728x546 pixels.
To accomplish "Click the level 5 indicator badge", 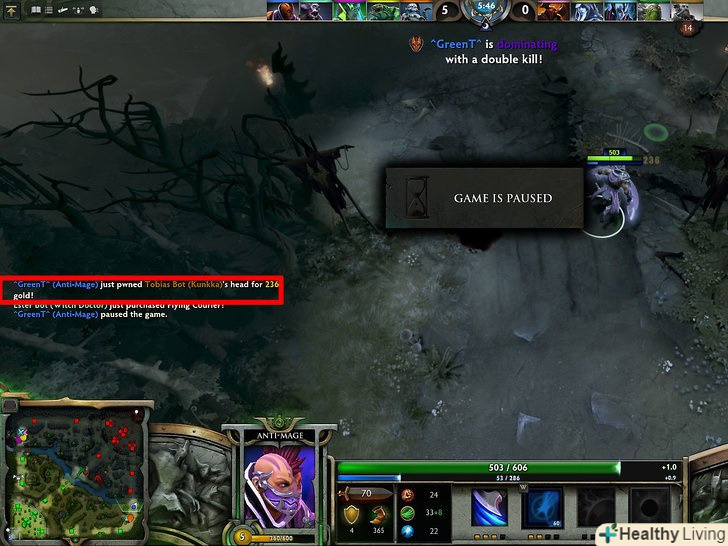I will [x=240, y=536].
